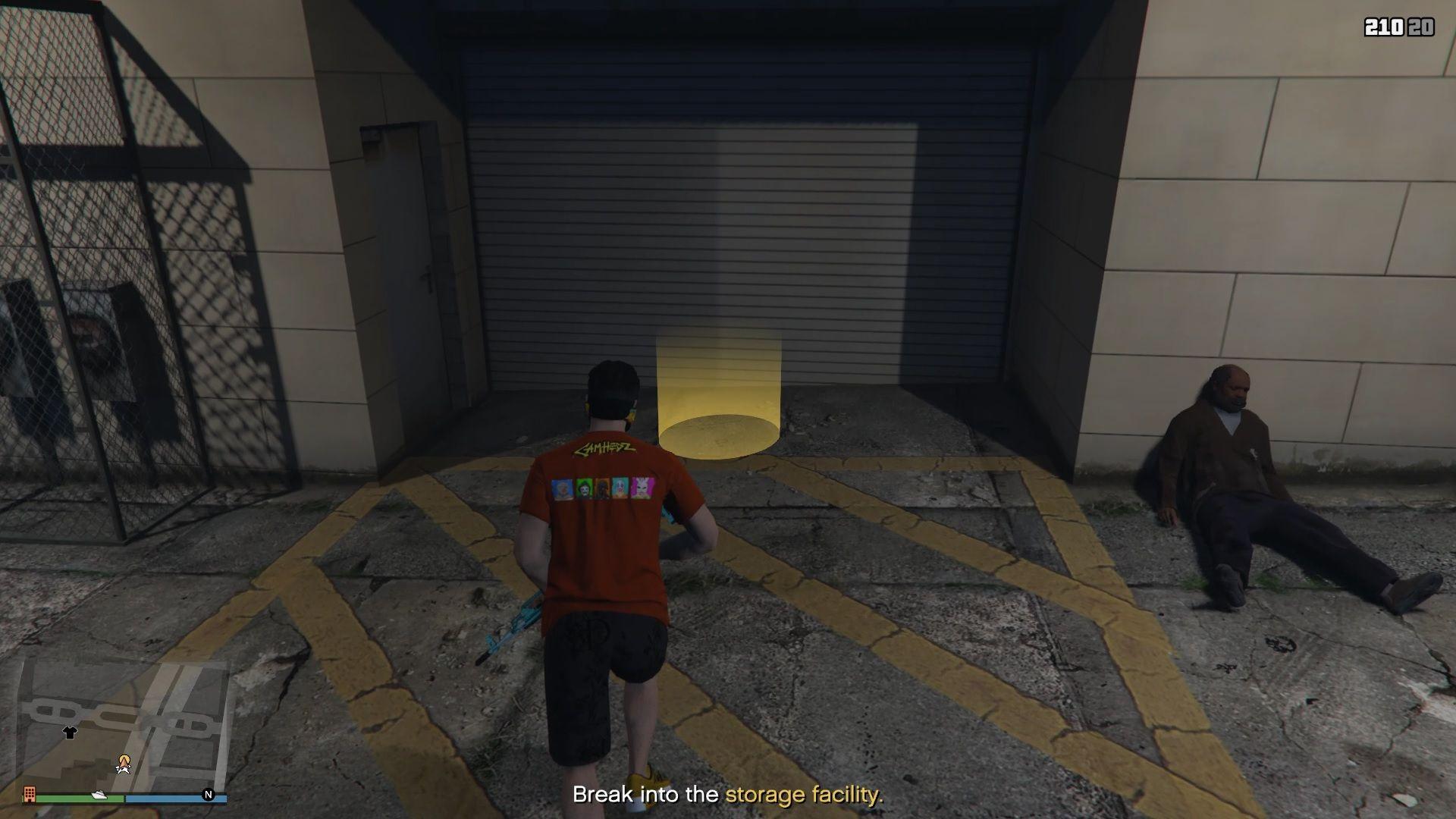Click the black t-shirt icon on the minimap
The image size is (1456, 819).
coord(71,733)
